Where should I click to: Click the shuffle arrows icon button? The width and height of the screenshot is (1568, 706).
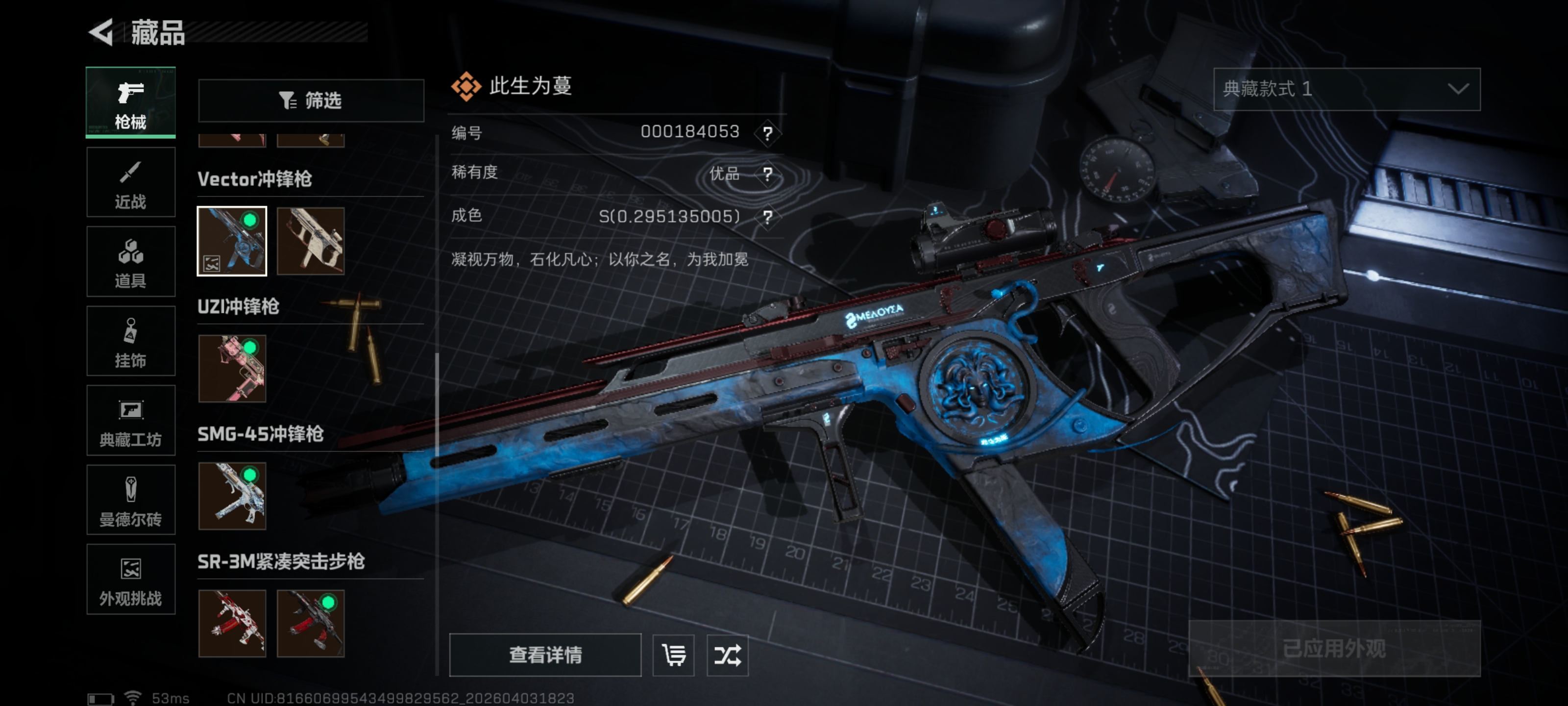pos(727,655)
